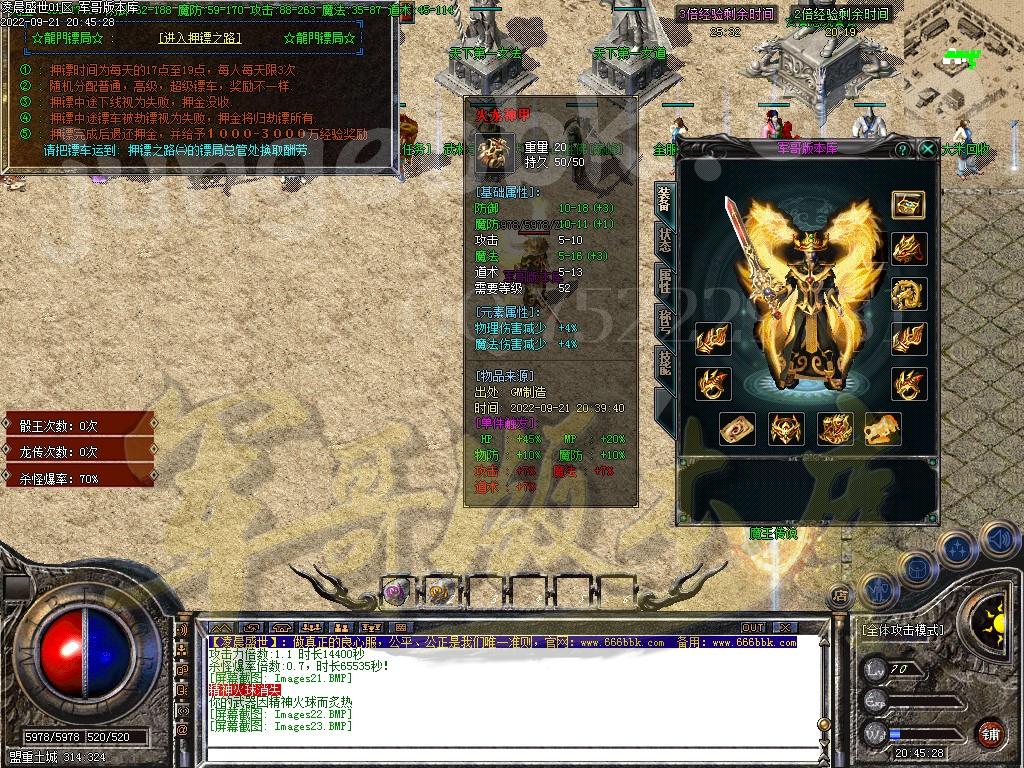Click the OUT button on chat bar
The width and height of the screenshot is (1024, 768).
tap(753, 628)
